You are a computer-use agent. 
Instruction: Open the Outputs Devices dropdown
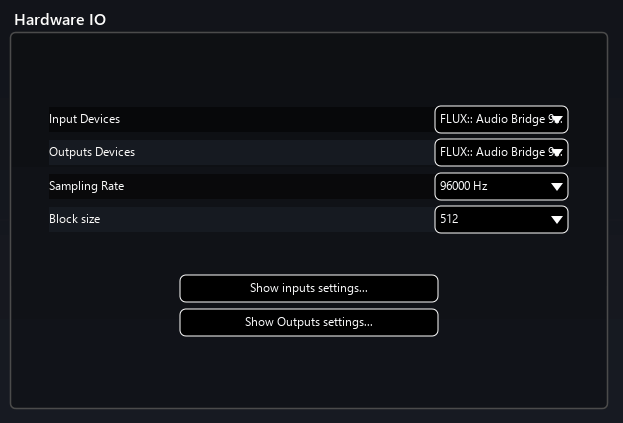click(x=501, y=152)
